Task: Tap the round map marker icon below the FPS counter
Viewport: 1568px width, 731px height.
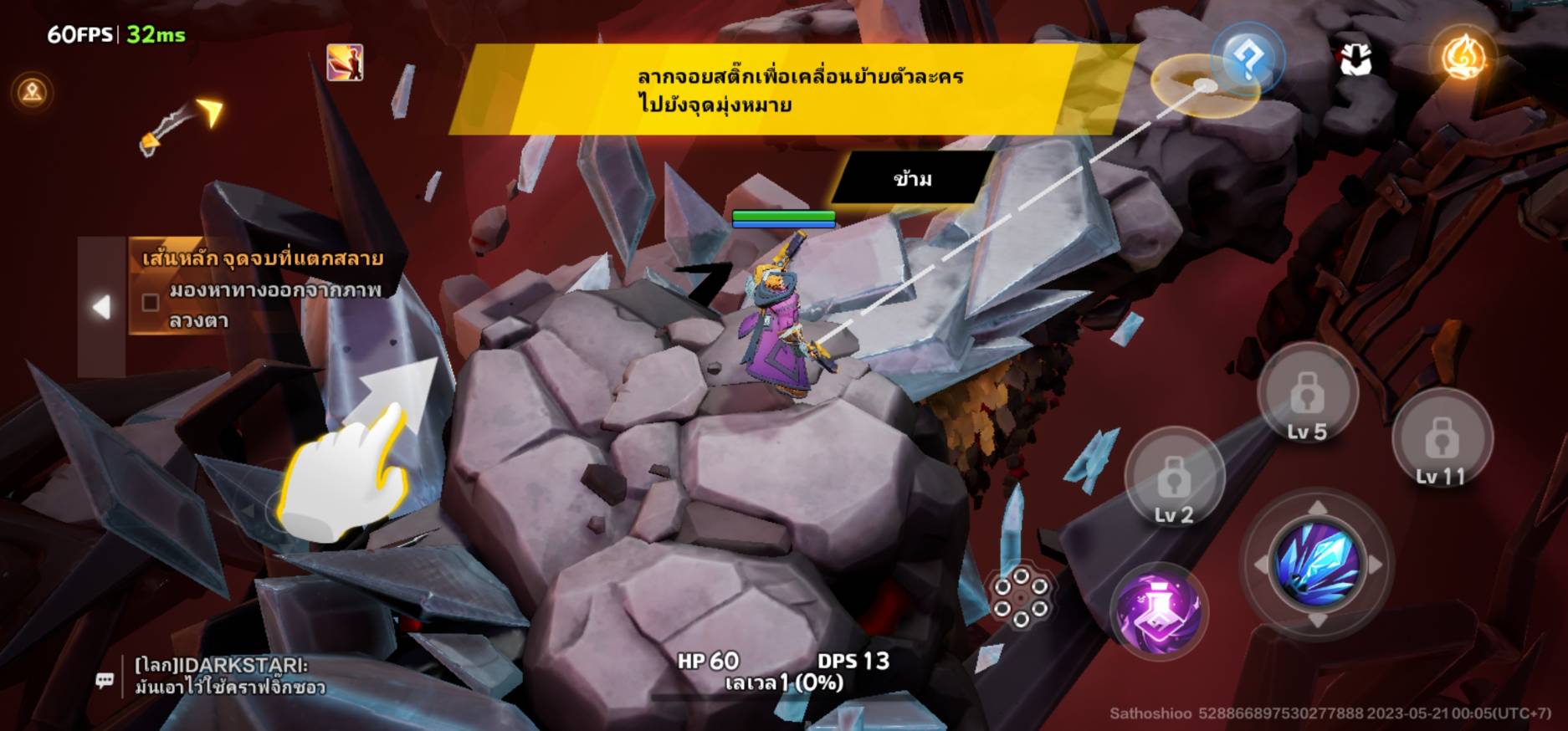Action: [x=33, y=91]
